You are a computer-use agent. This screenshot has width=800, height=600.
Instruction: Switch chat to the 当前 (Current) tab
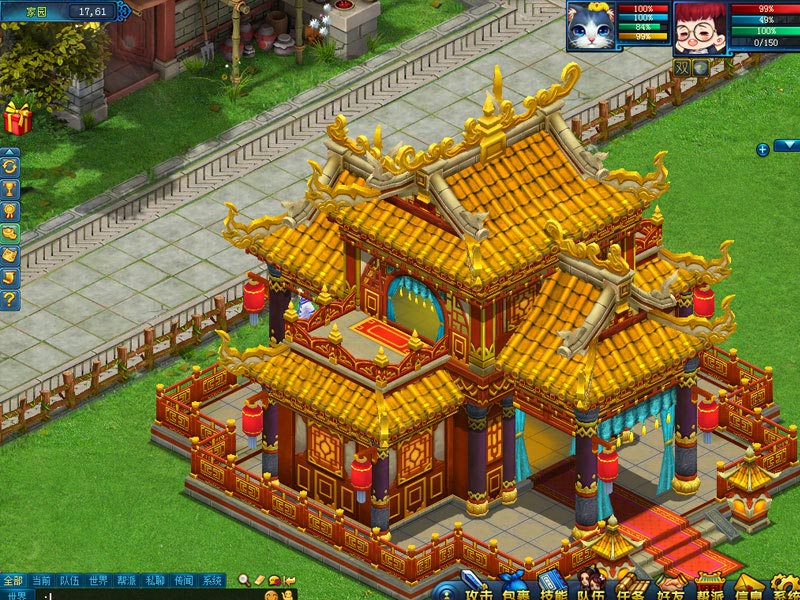(x=41, y=580)
